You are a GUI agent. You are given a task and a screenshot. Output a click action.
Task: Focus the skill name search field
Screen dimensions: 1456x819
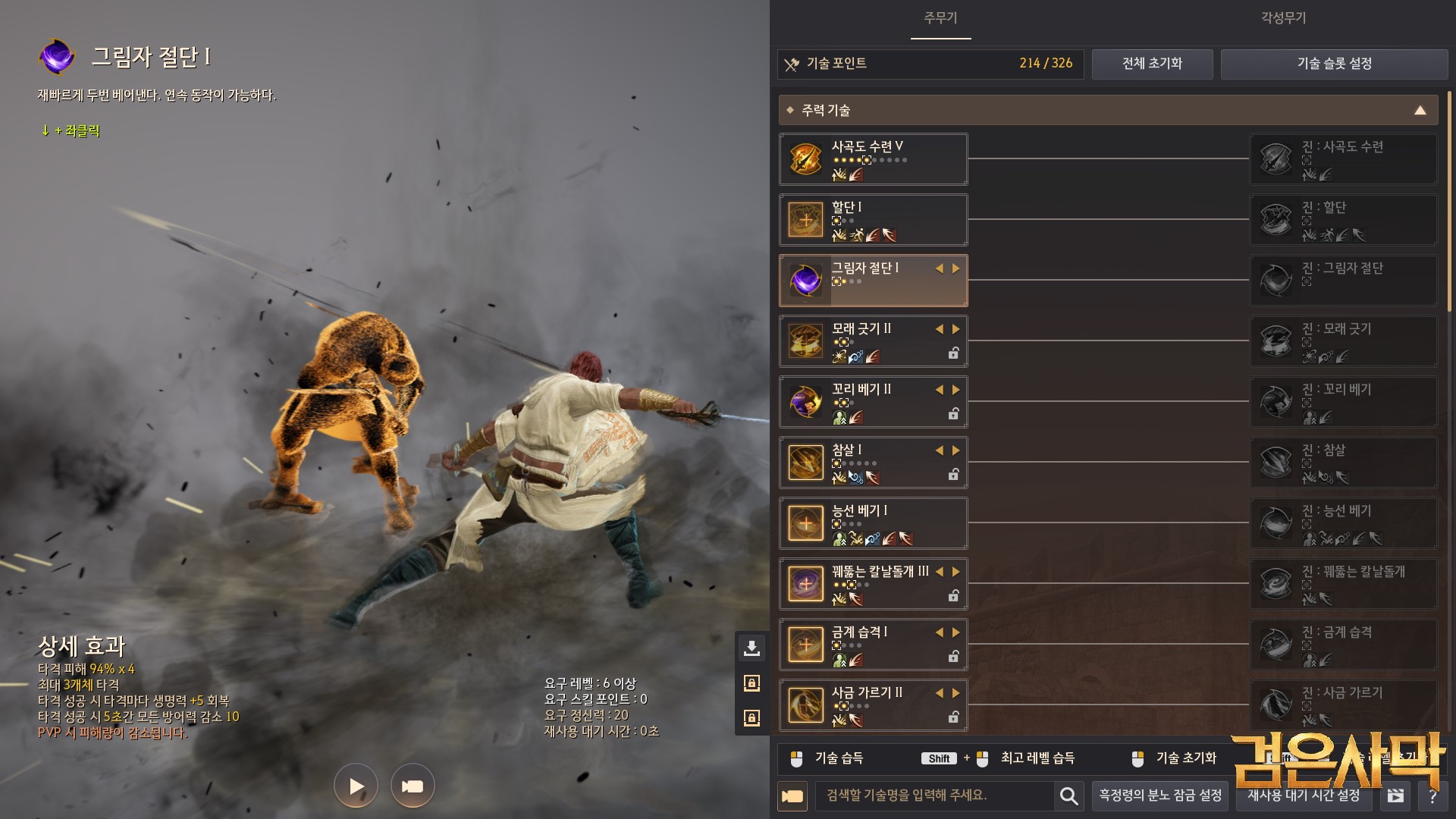tap(934, 795)
